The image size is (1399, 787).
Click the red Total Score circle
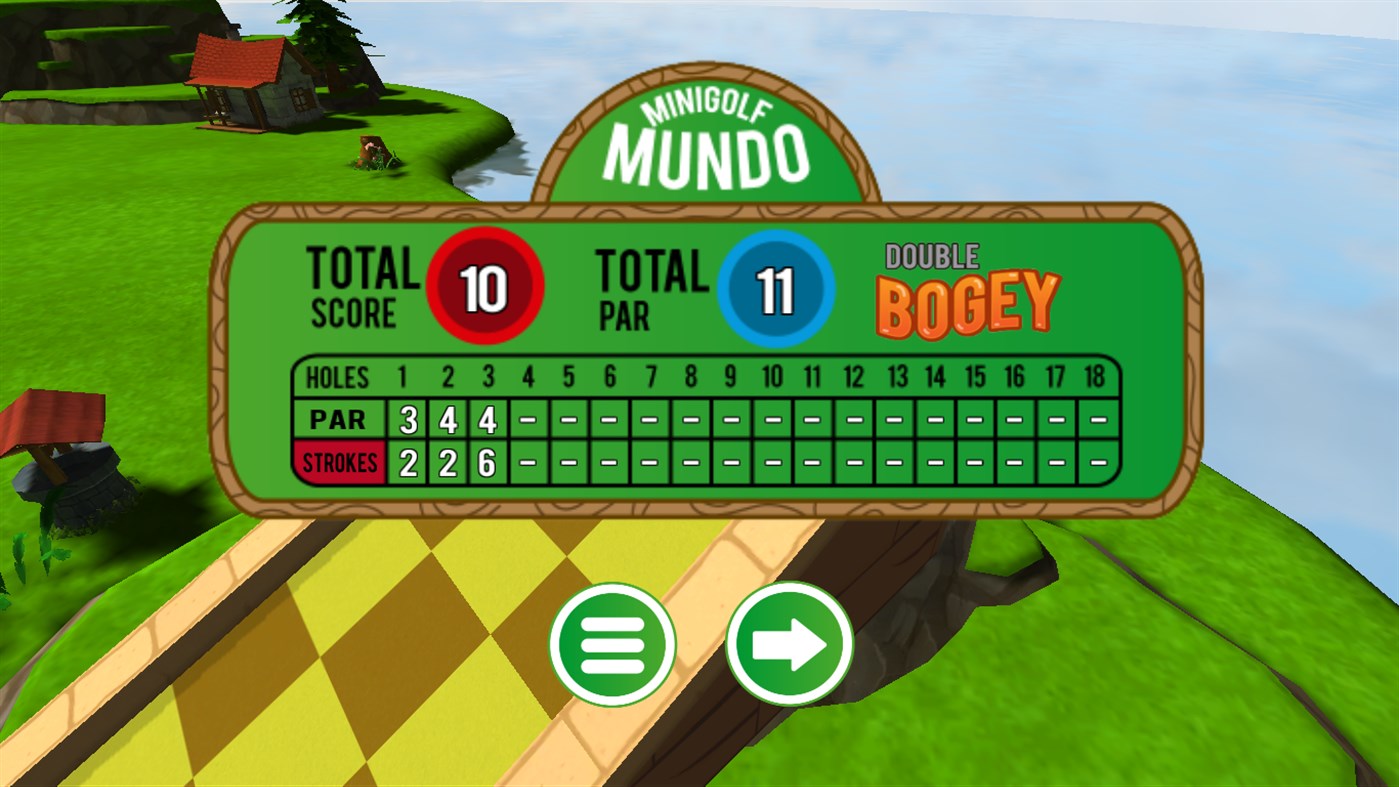(485, 287)
